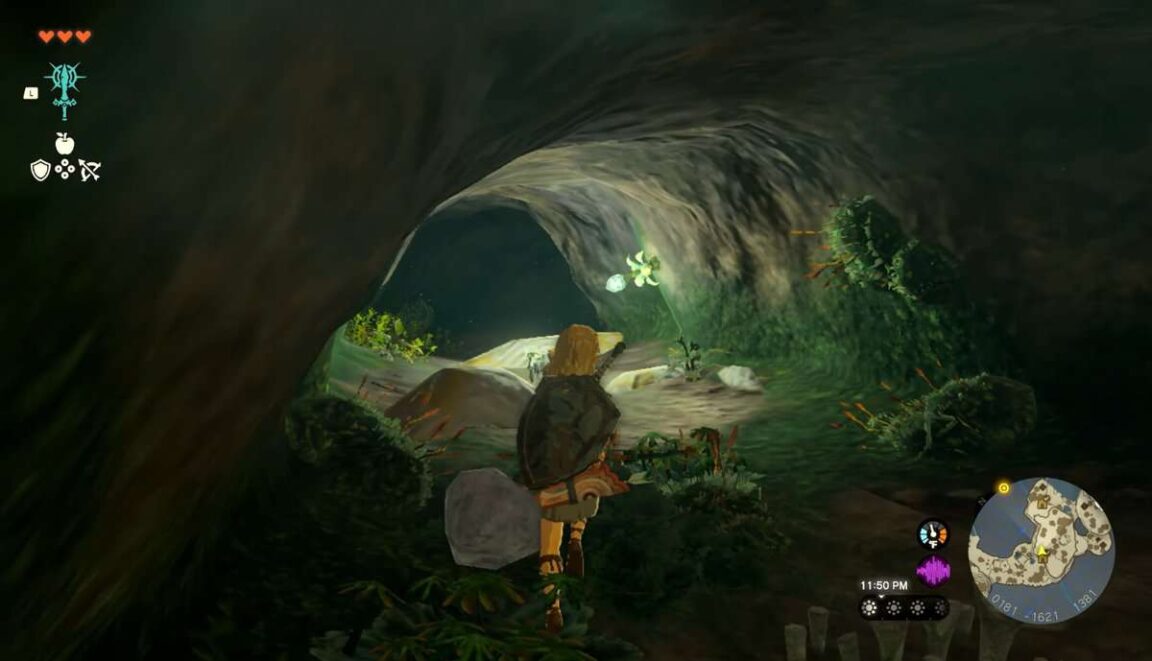1152x661 pixels.
Task: Choose the apple item shortcut
Action: click(x=65, y=143)
